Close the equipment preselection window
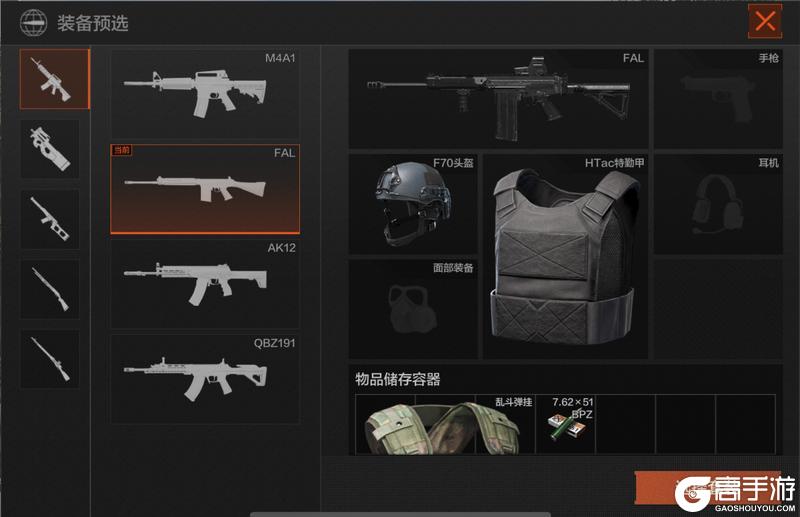This screenshot has width=800, height=517. pos(765,21)
